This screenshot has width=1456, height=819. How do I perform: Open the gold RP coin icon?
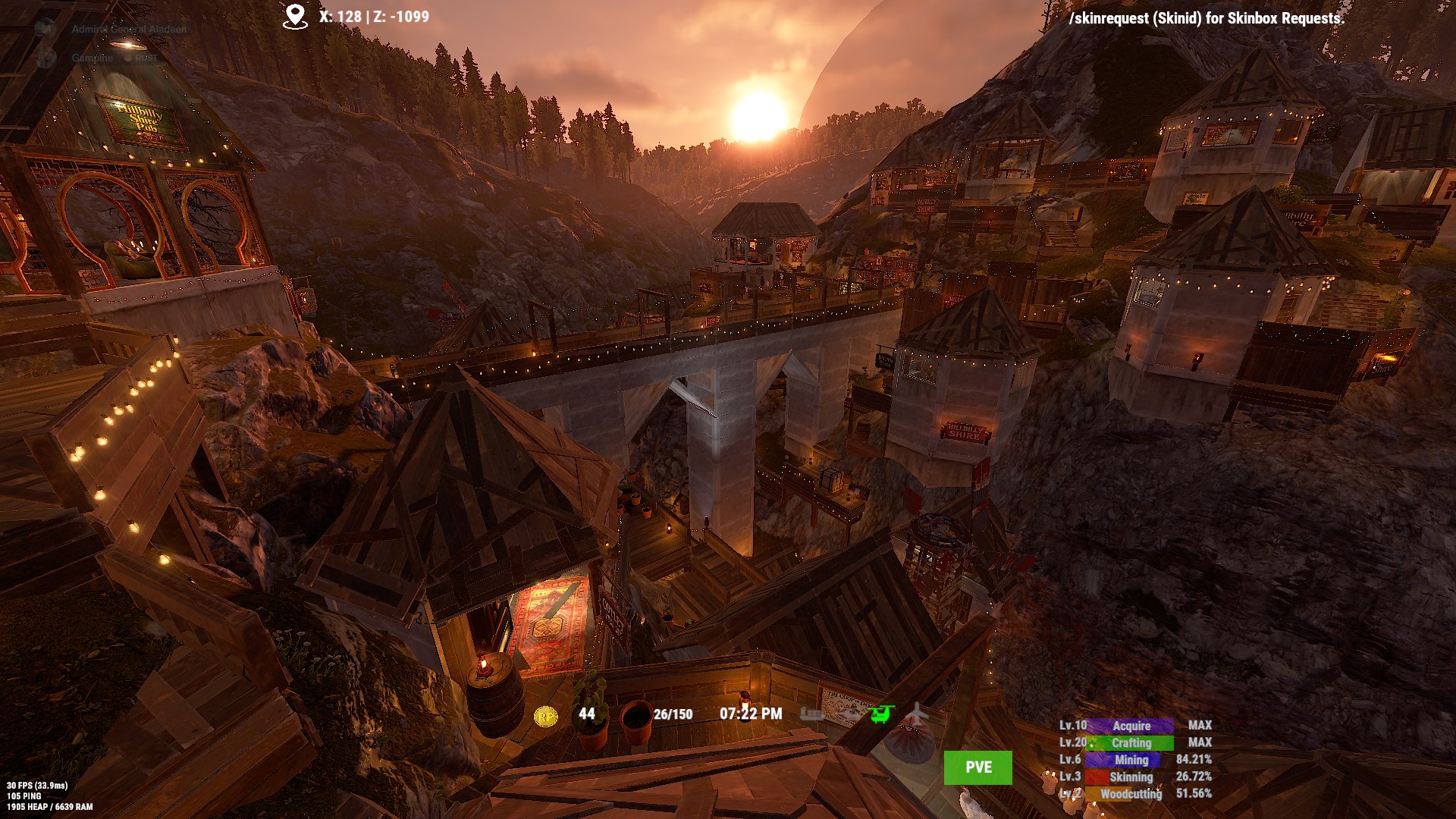[x=545, y=715]
